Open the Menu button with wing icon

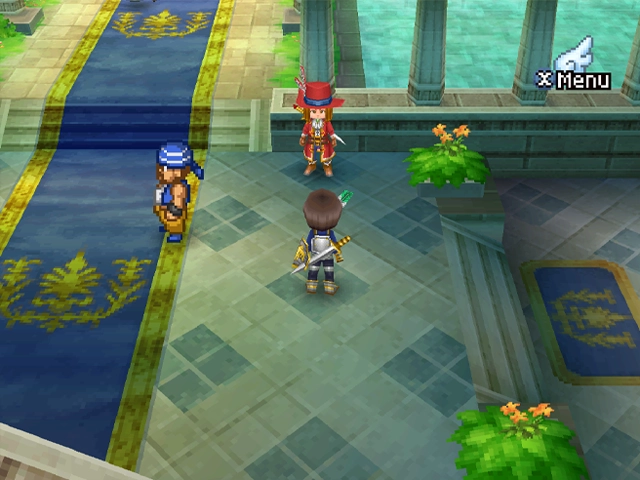576,70
